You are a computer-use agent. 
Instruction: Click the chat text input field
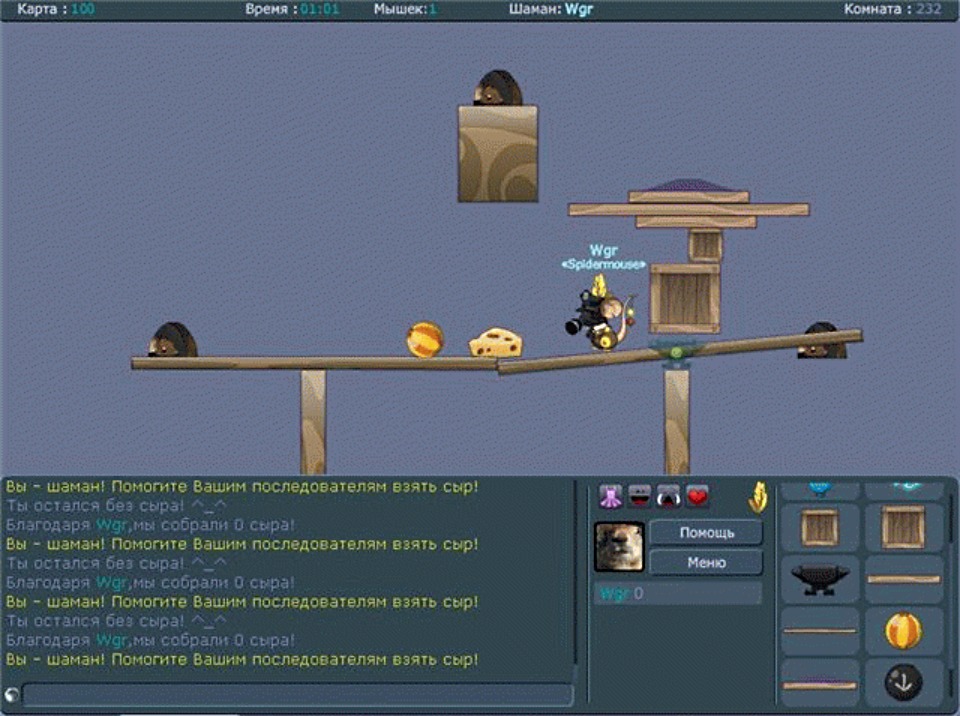coord(297,695)
